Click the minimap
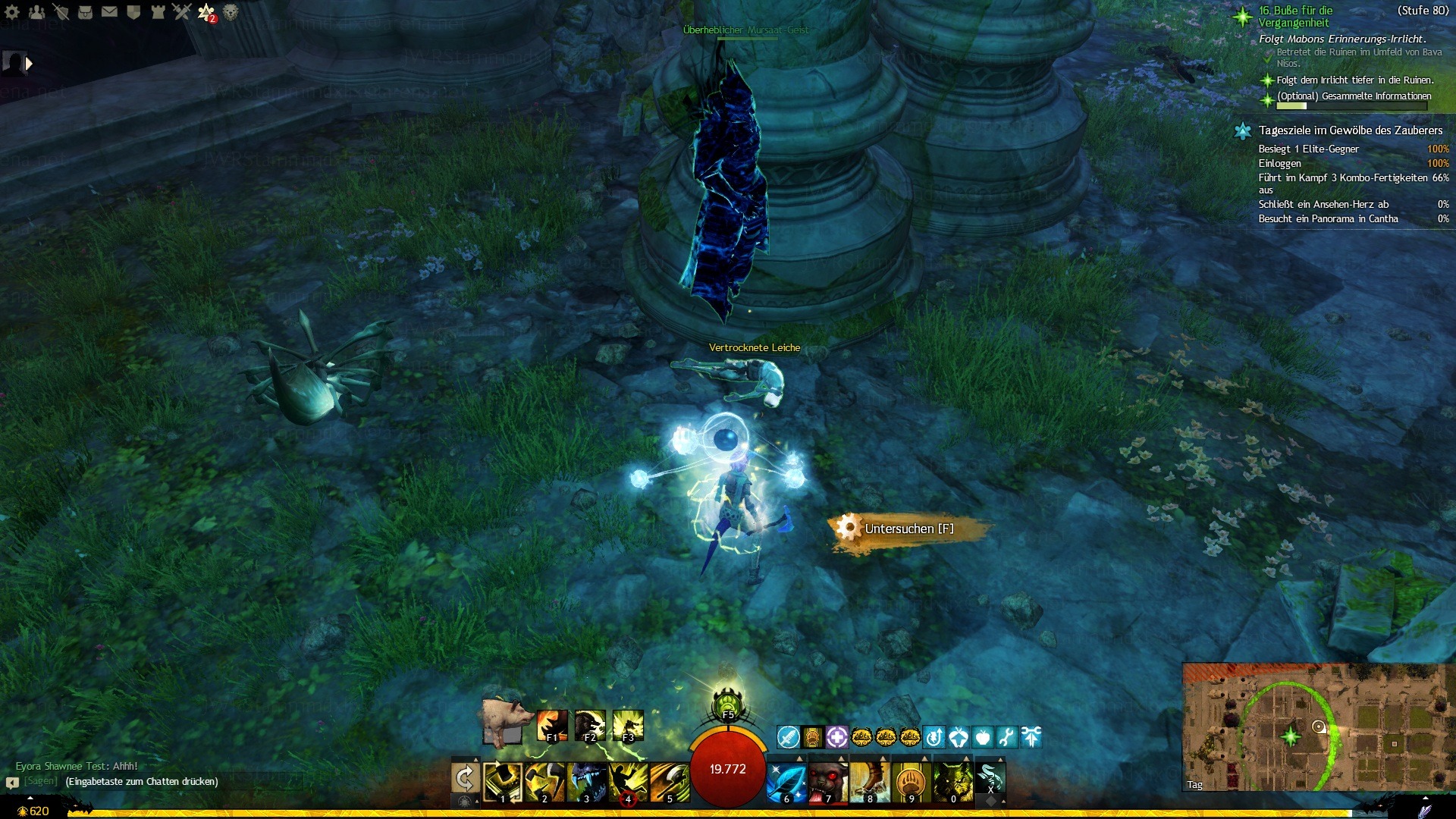Image resolution: width=1456 pixels, height=819 pixels. point(1314,727)
